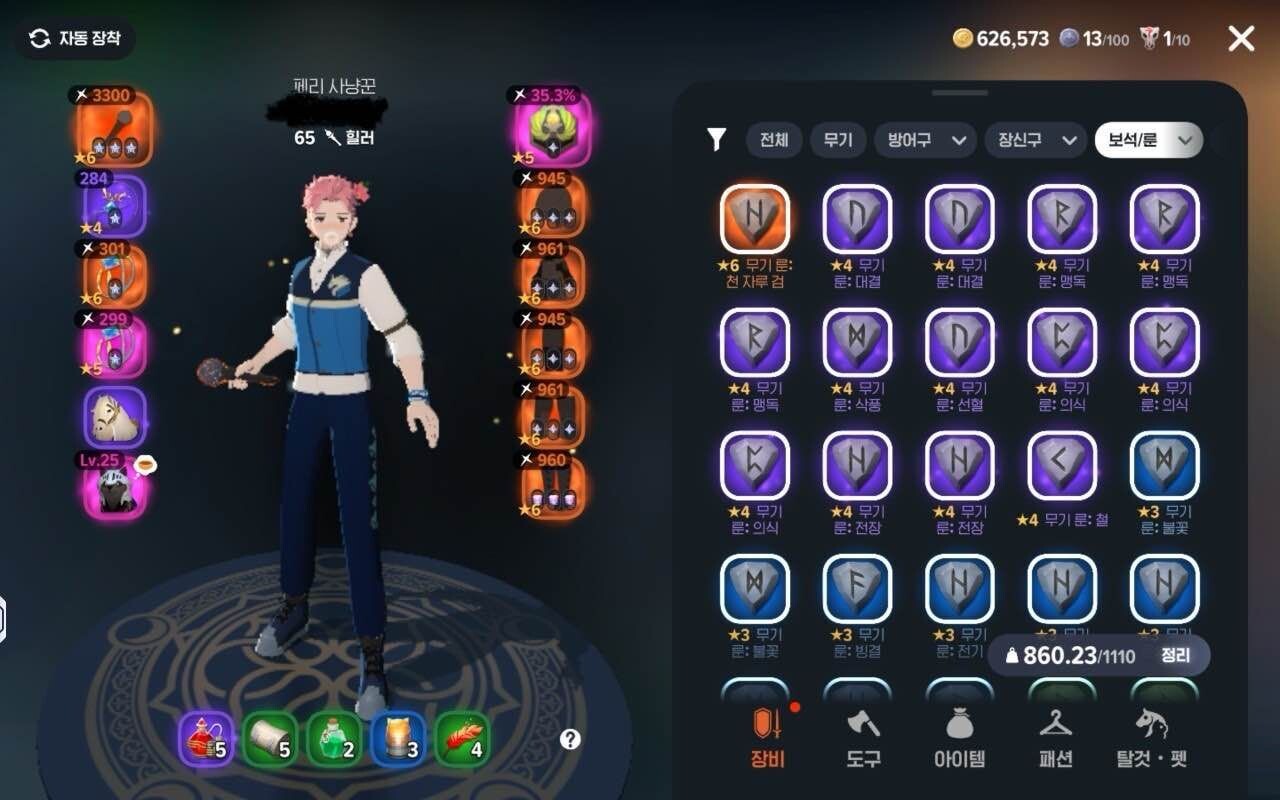Pick the ★4 무기 룬: 삭풍 rune
Viewport: 1280px width, 800px height.
[x=857, y=342]
